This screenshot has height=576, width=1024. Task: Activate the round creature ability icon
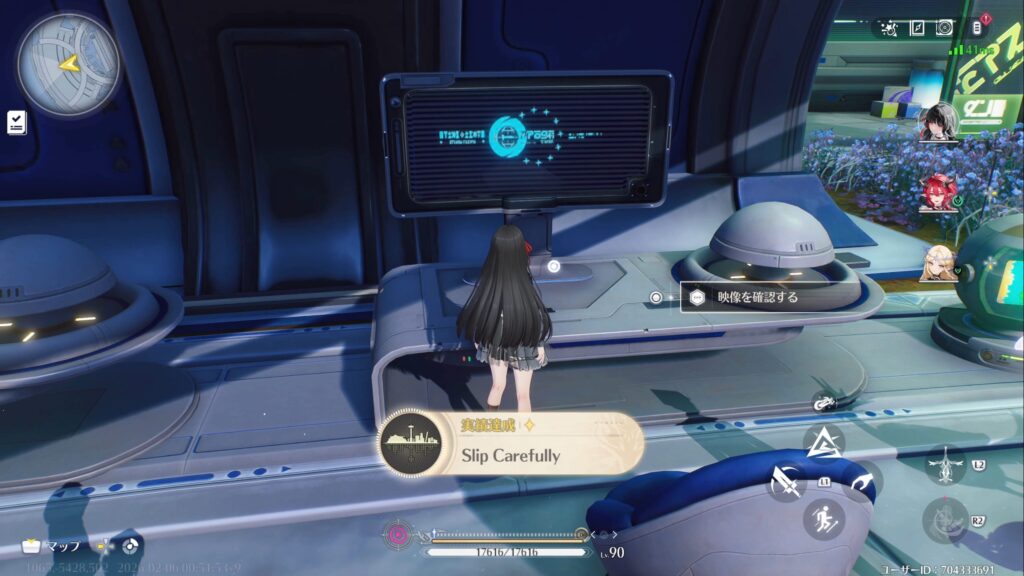point(945,520)
